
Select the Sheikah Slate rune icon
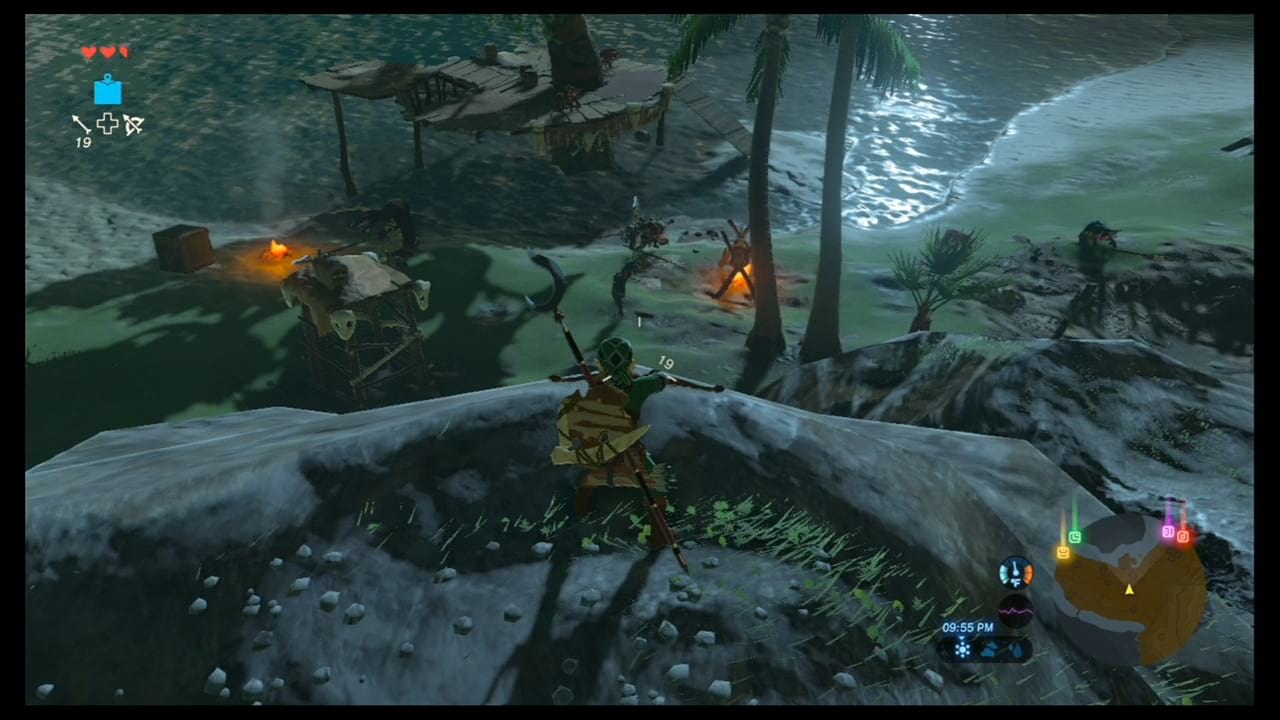point(107,92)
